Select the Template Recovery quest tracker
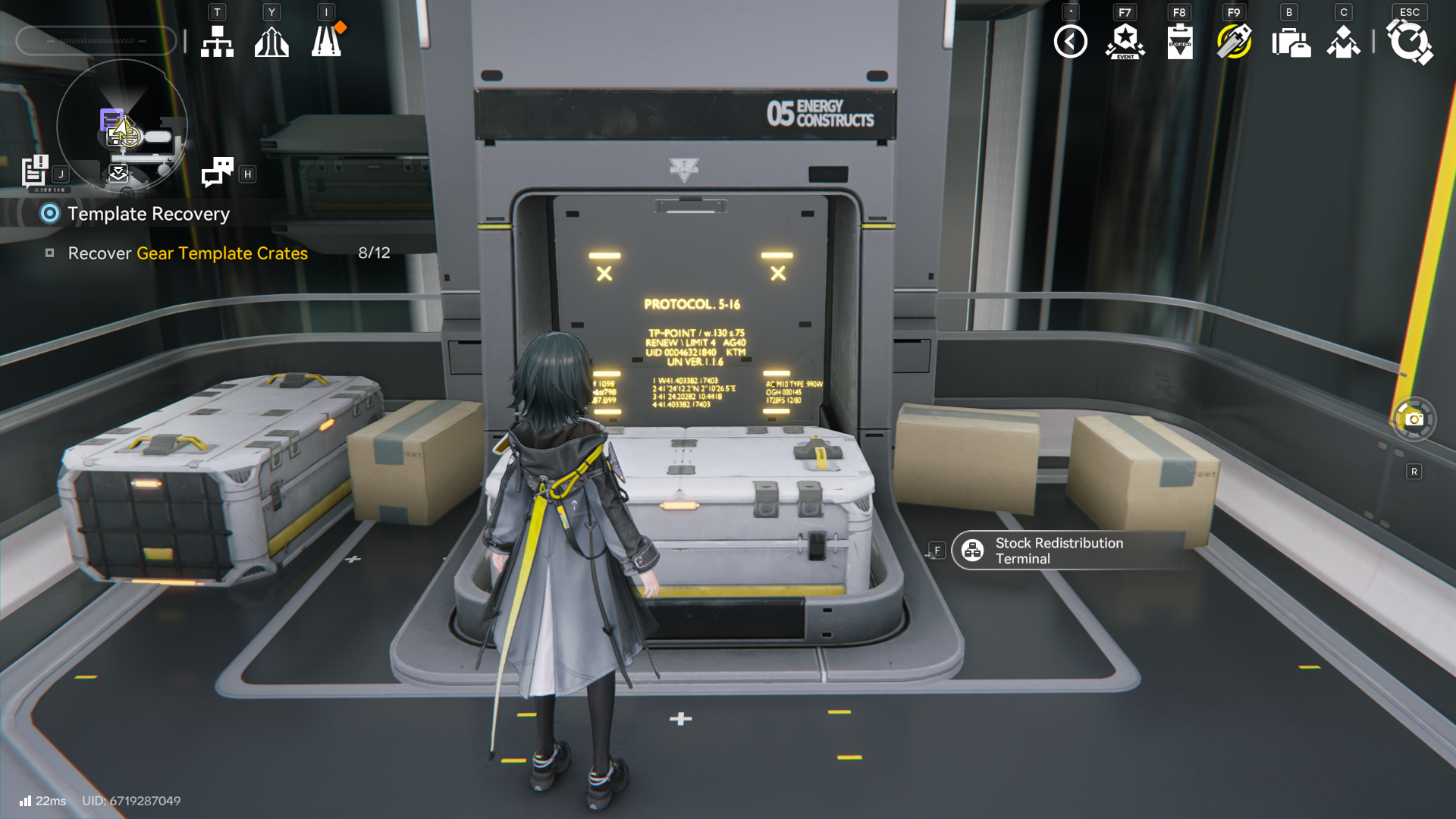This screenshot has width=1456, height=819. click(x=148, y=214)
